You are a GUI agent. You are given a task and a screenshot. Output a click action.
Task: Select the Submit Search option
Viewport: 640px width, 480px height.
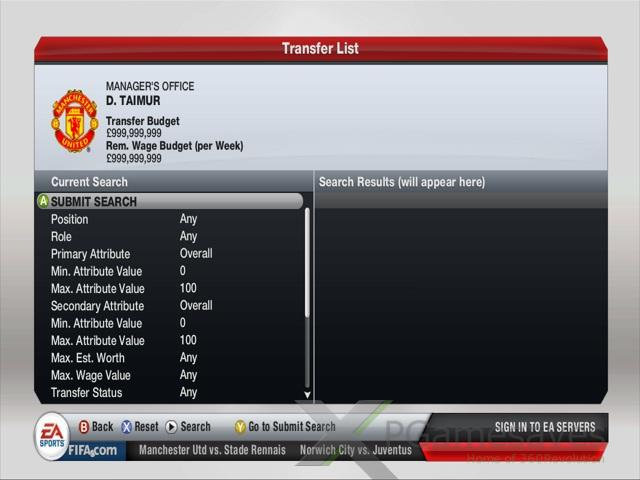pos(94,201)
